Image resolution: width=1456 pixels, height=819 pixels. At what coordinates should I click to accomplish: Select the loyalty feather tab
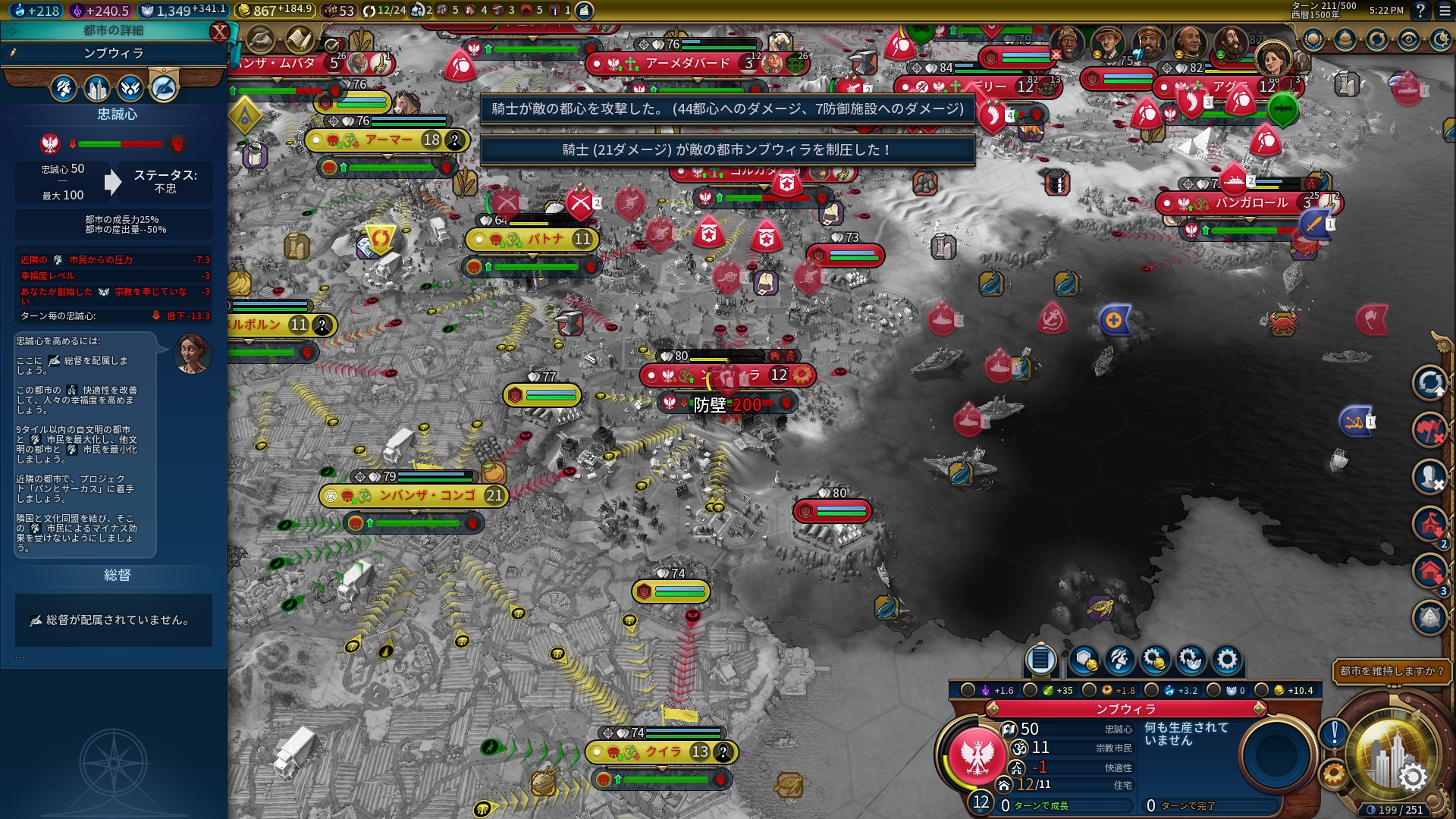click(x=163, y=89)
